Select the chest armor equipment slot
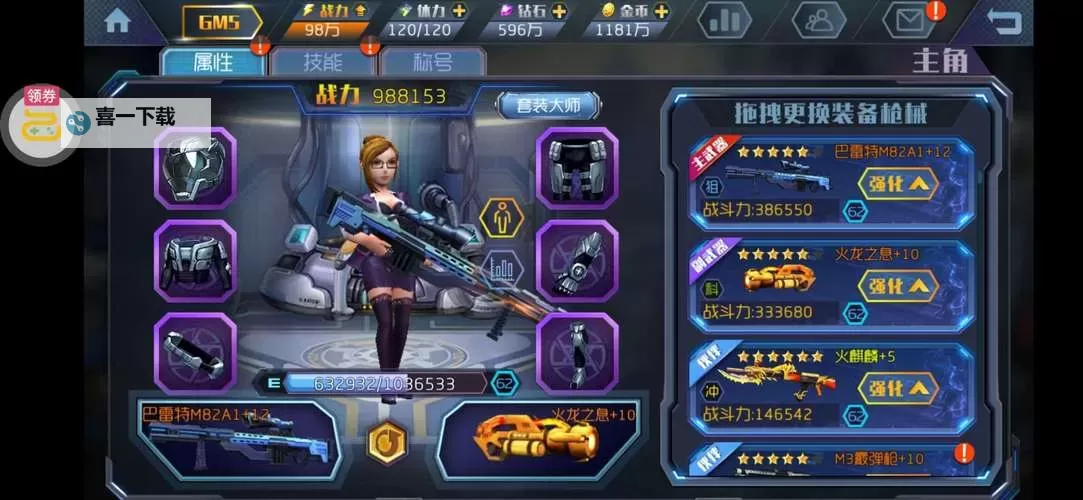Image resolution: width=1083 pixels, height=500 pixels. (194, 260)
